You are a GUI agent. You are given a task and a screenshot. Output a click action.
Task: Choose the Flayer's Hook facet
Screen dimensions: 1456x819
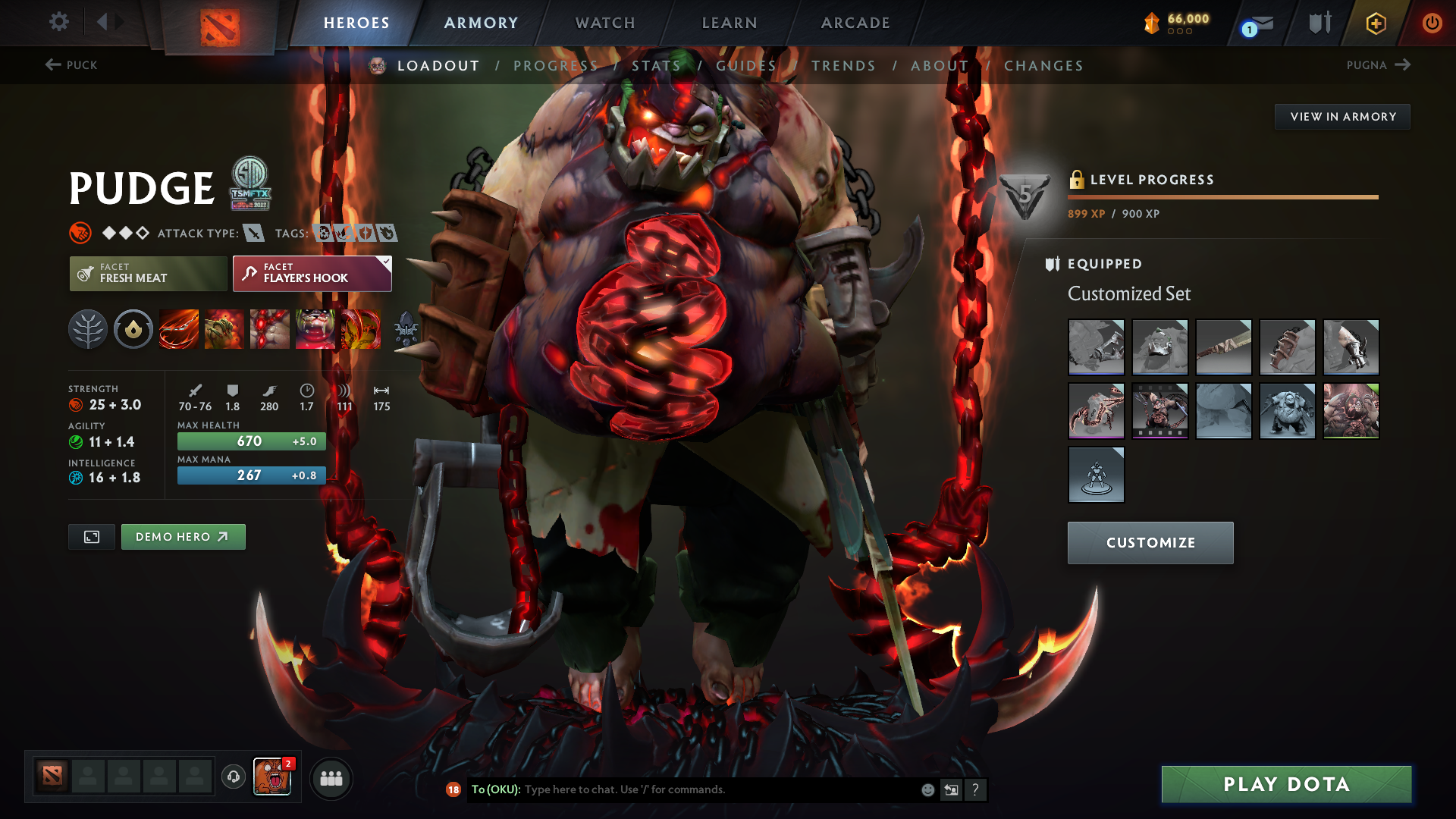tap(312, 273)
